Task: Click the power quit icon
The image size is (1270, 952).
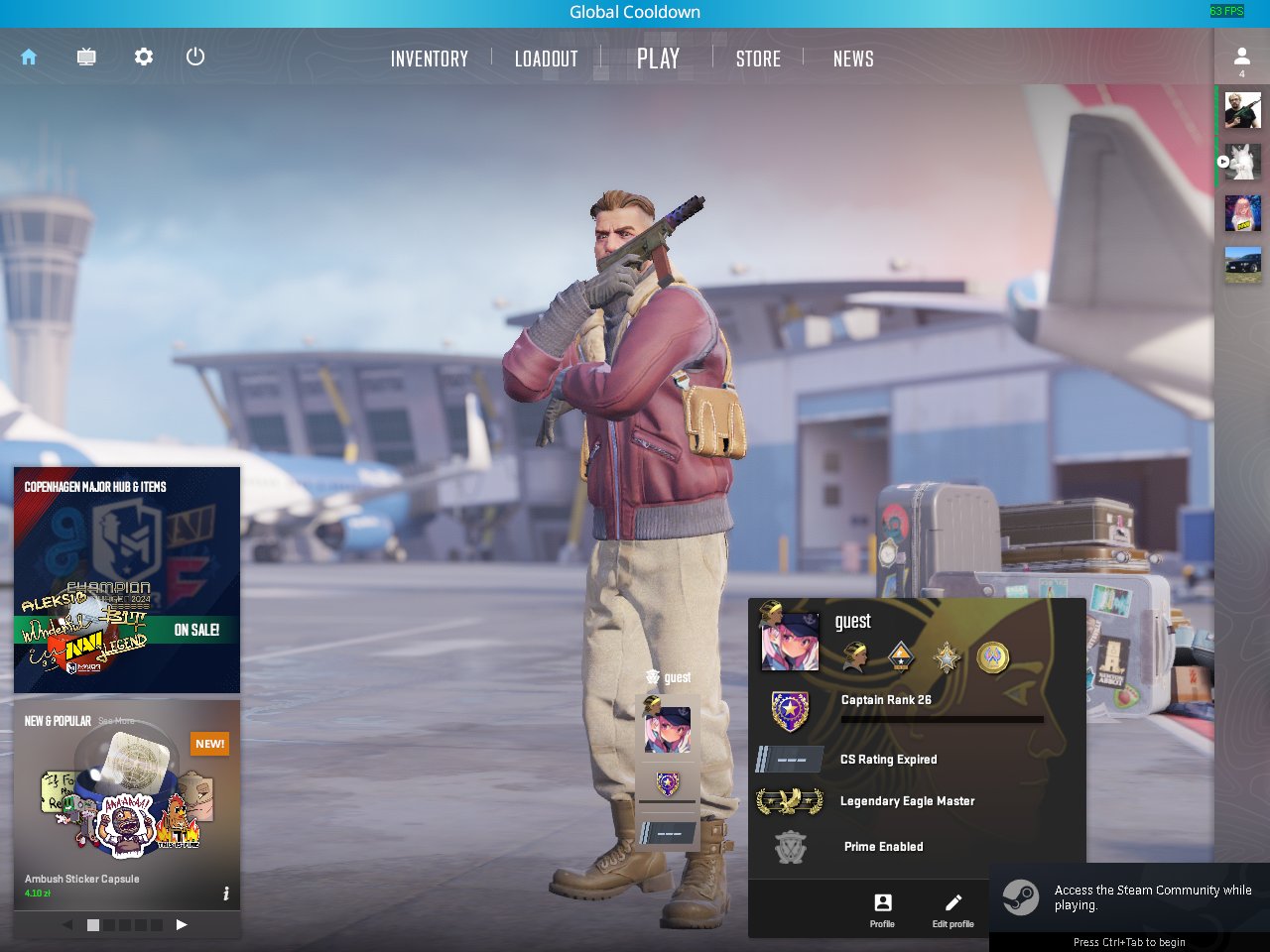Action: coord(195,57)
